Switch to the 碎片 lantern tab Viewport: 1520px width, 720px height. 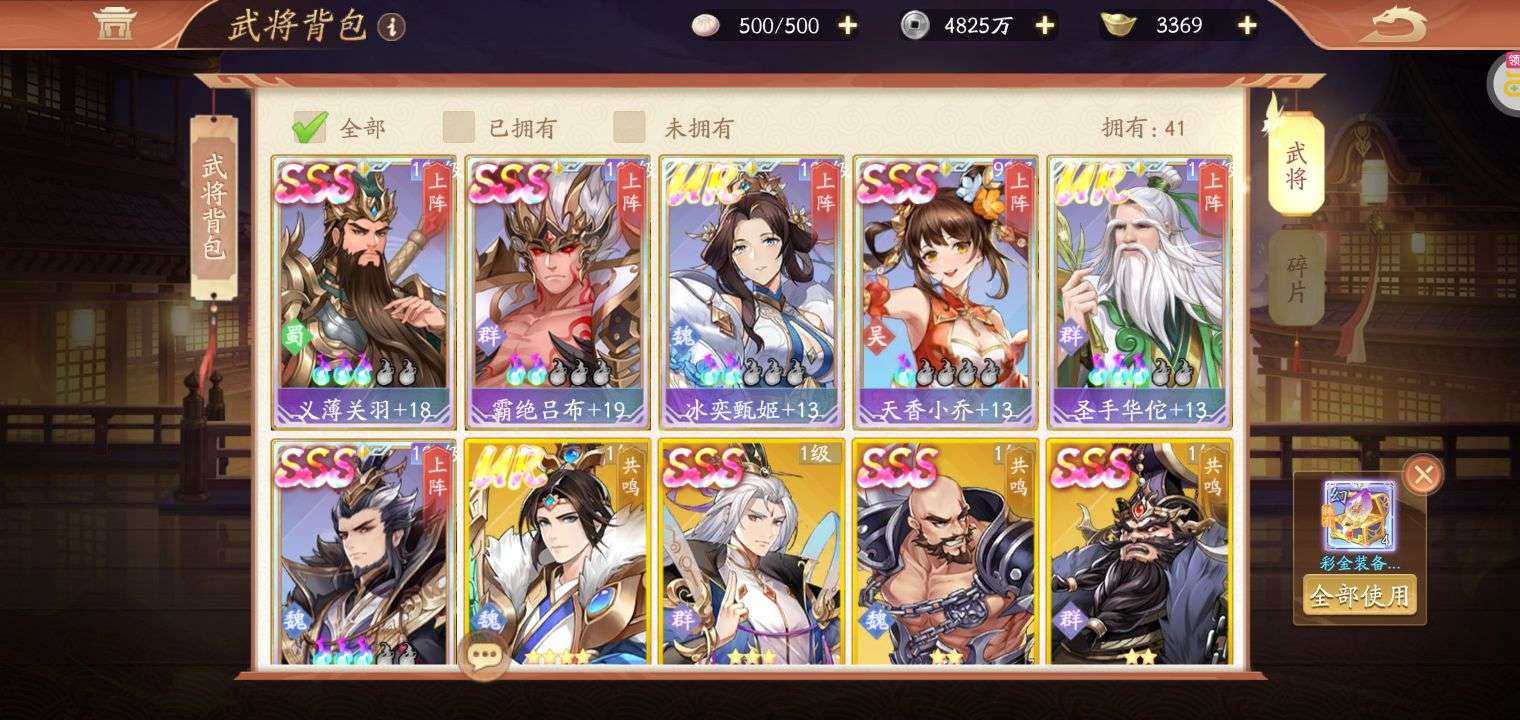(x=1296, y=279)
